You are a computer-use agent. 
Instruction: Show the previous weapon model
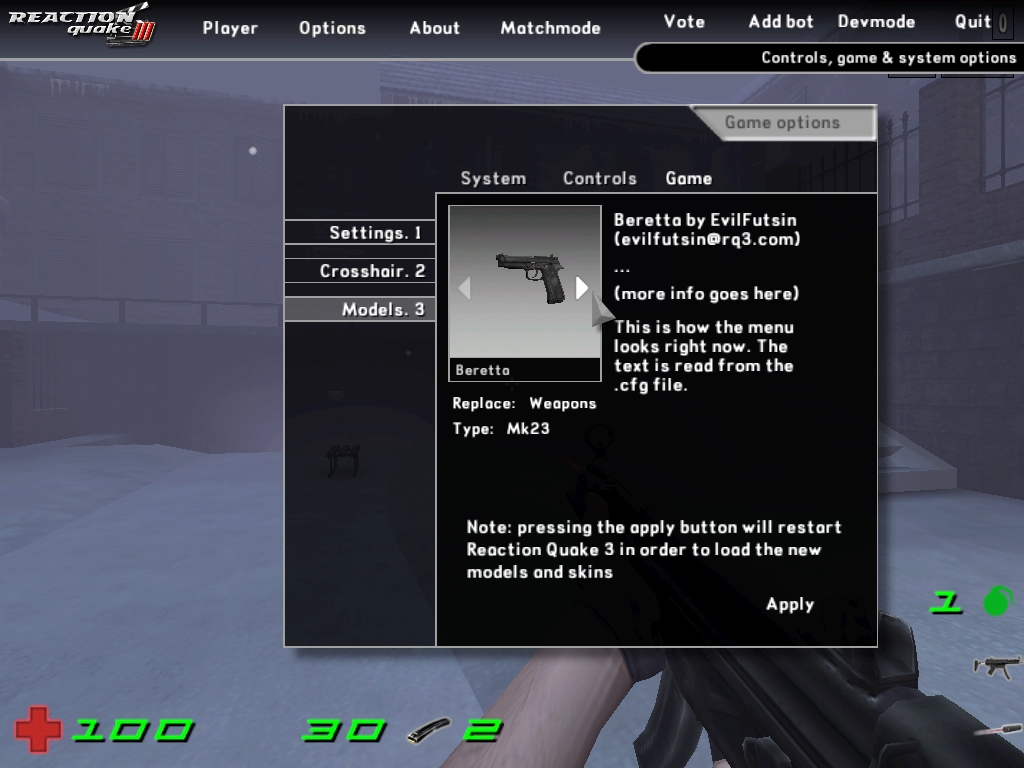pos(464,288)
